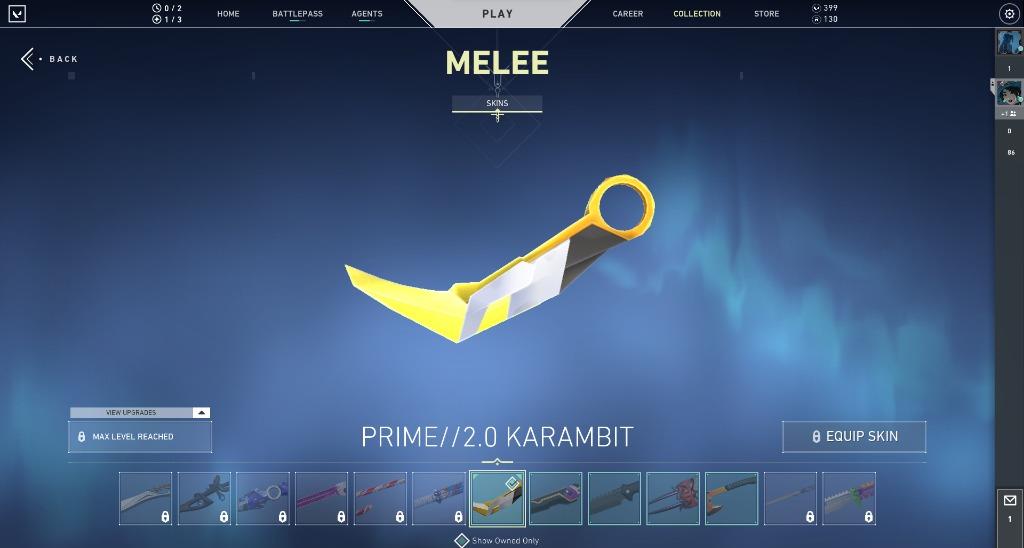Open the Collection tab
1024x548 pixels.
click(697, 14)
